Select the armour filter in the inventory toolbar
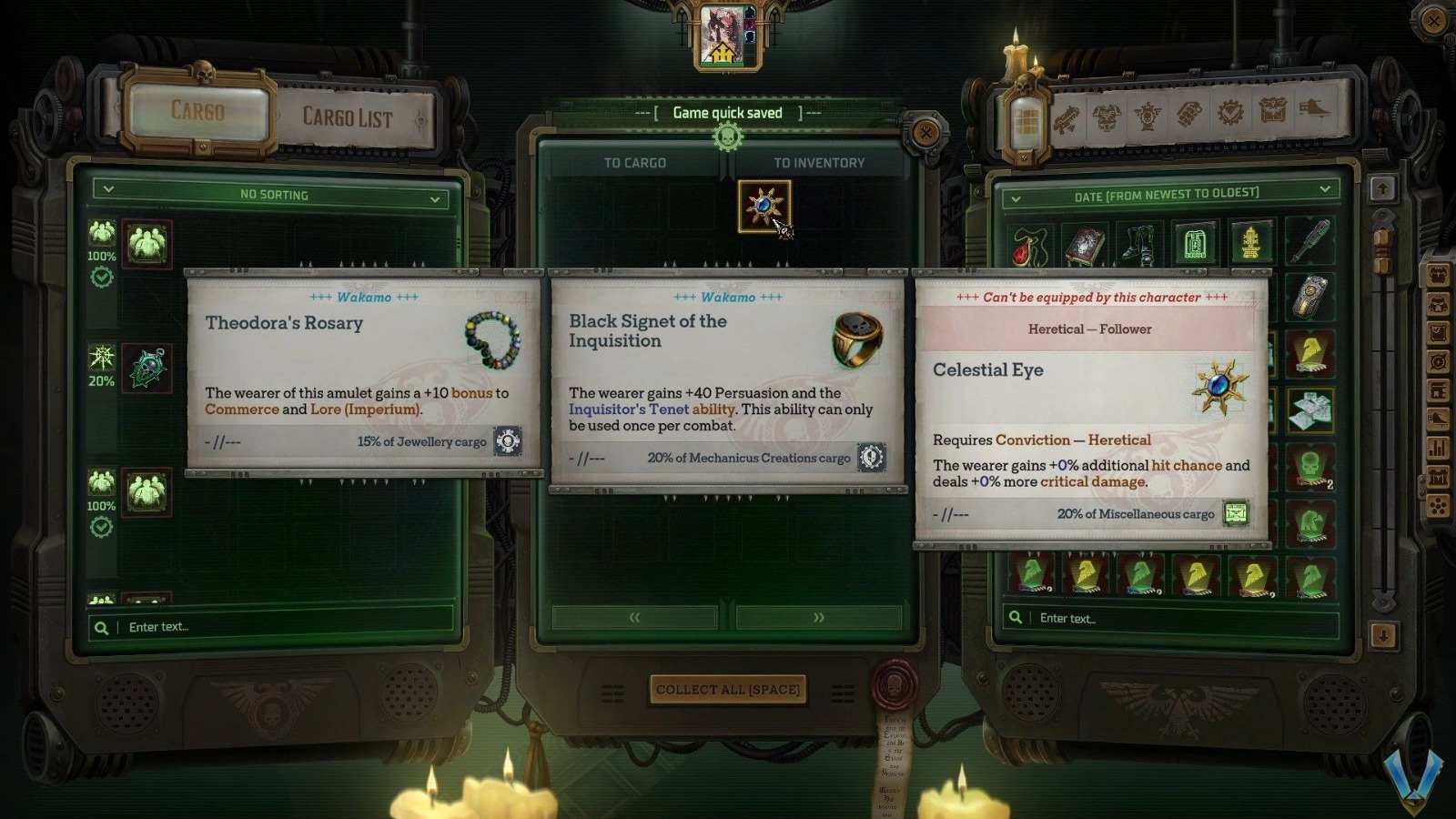The image size is (1456, 819). [x=1105, y=113]
